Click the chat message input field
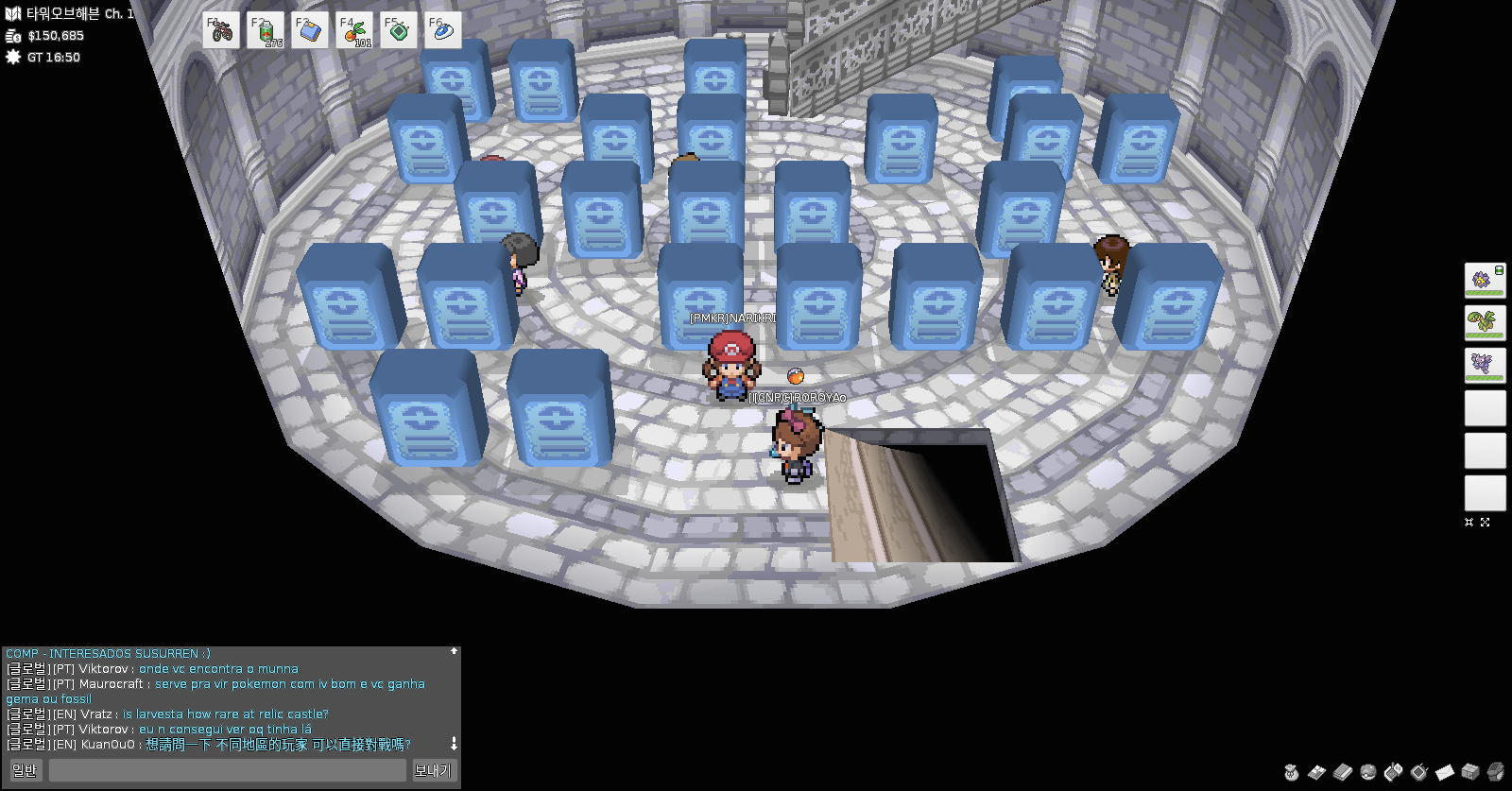The height and width of the screenshot is (791, 1512). [x=228, y=770]
